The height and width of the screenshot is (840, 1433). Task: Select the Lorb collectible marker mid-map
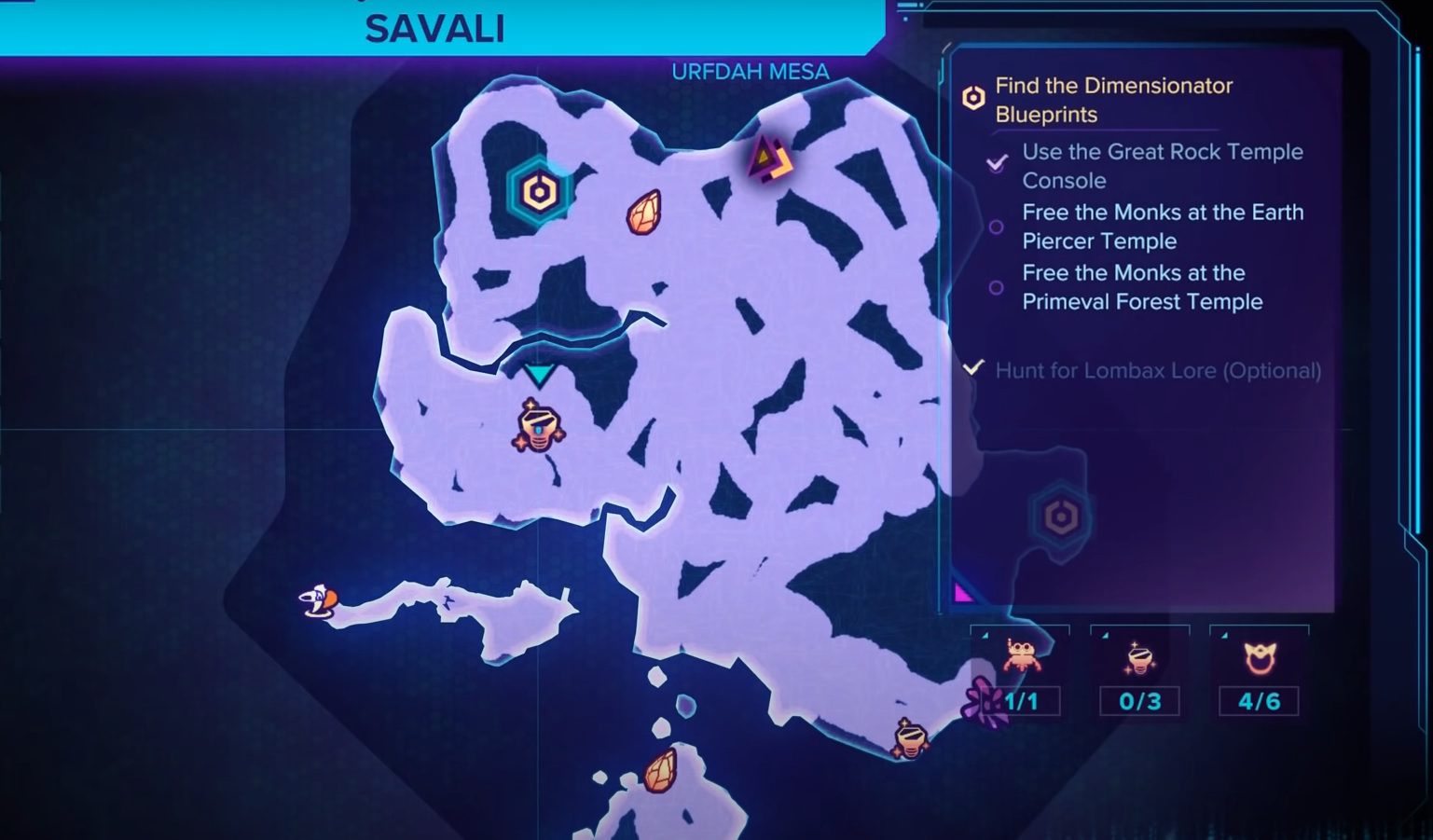click(539, 429)
